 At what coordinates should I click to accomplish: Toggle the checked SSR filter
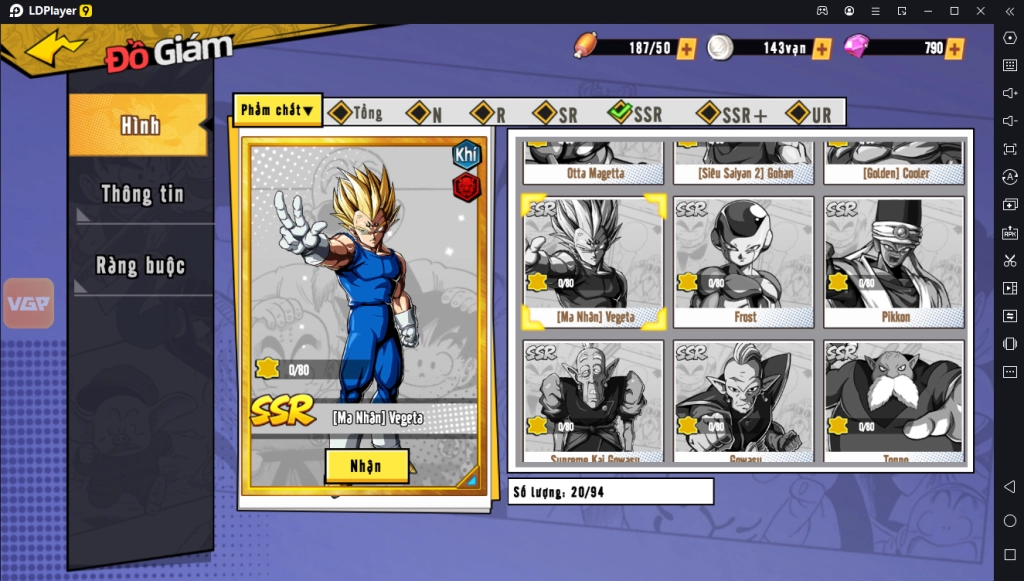coord(635,113)
